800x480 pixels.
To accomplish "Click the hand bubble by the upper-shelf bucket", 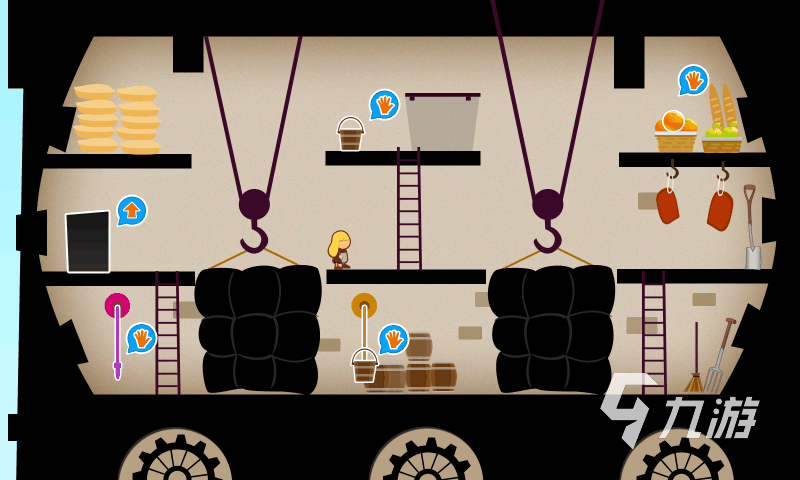I will tap(384, 104).
